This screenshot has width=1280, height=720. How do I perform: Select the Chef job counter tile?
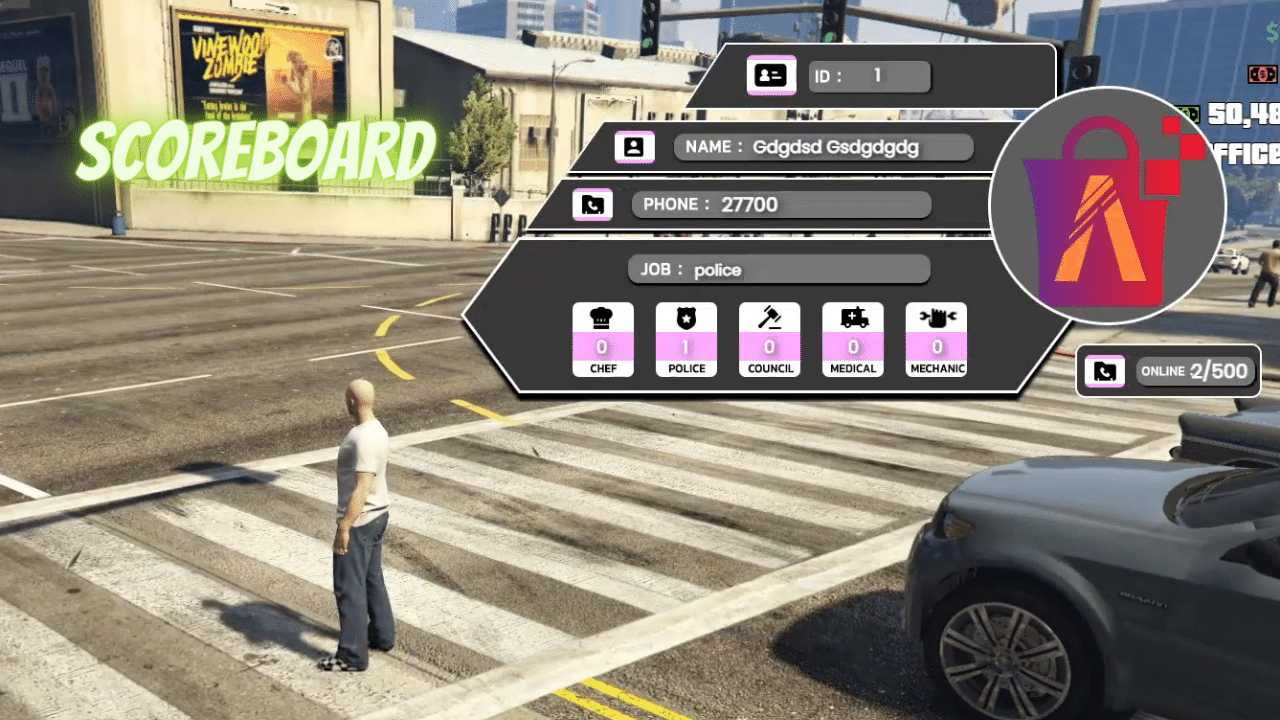(x=602, y=339)
